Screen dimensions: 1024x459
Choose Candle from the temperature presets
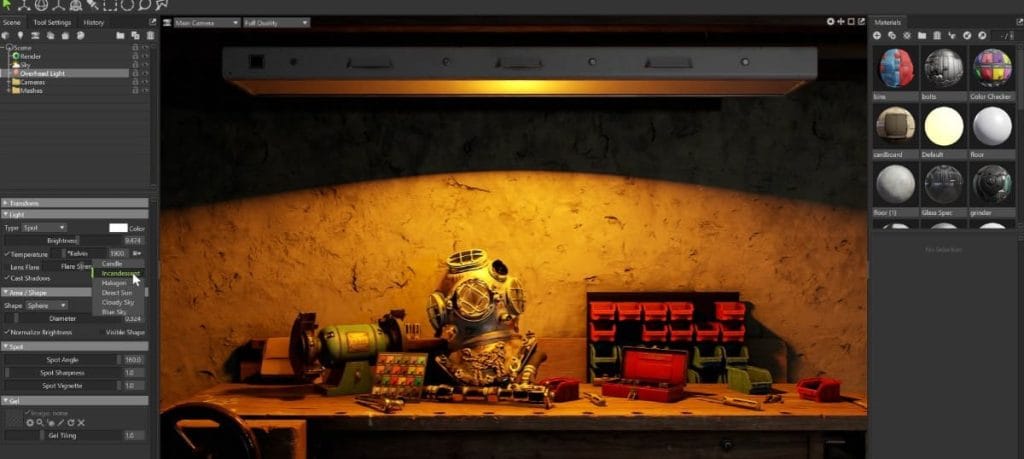tap(112, 264)
